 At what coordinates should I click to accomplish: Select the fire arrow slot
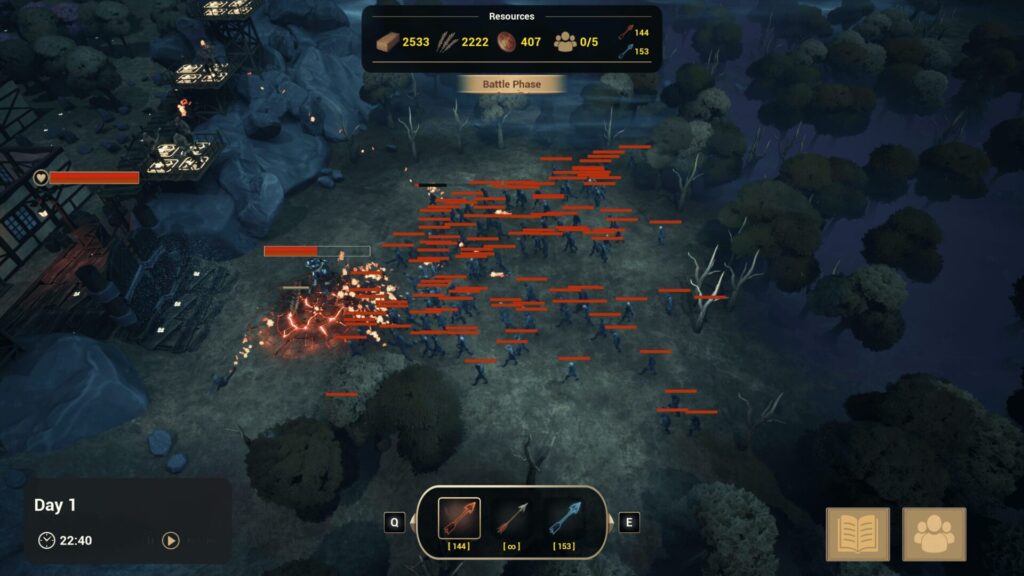(x=459, y=518)
